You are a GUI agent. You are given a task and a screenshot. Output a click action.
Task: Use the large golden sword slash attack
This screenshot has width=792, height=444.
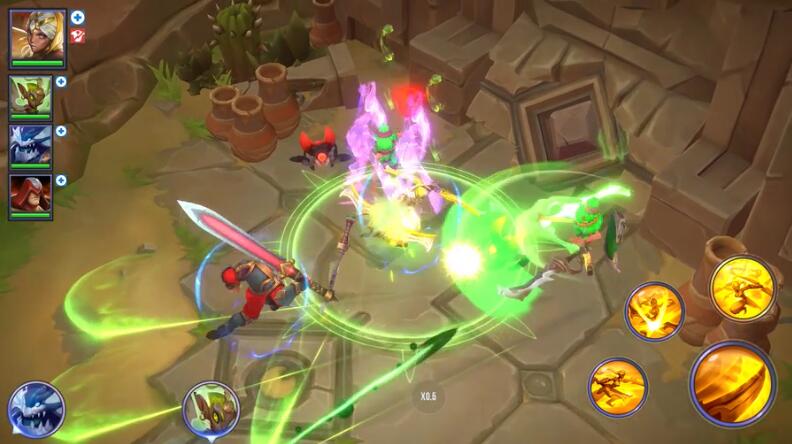(x=732, y=385)
